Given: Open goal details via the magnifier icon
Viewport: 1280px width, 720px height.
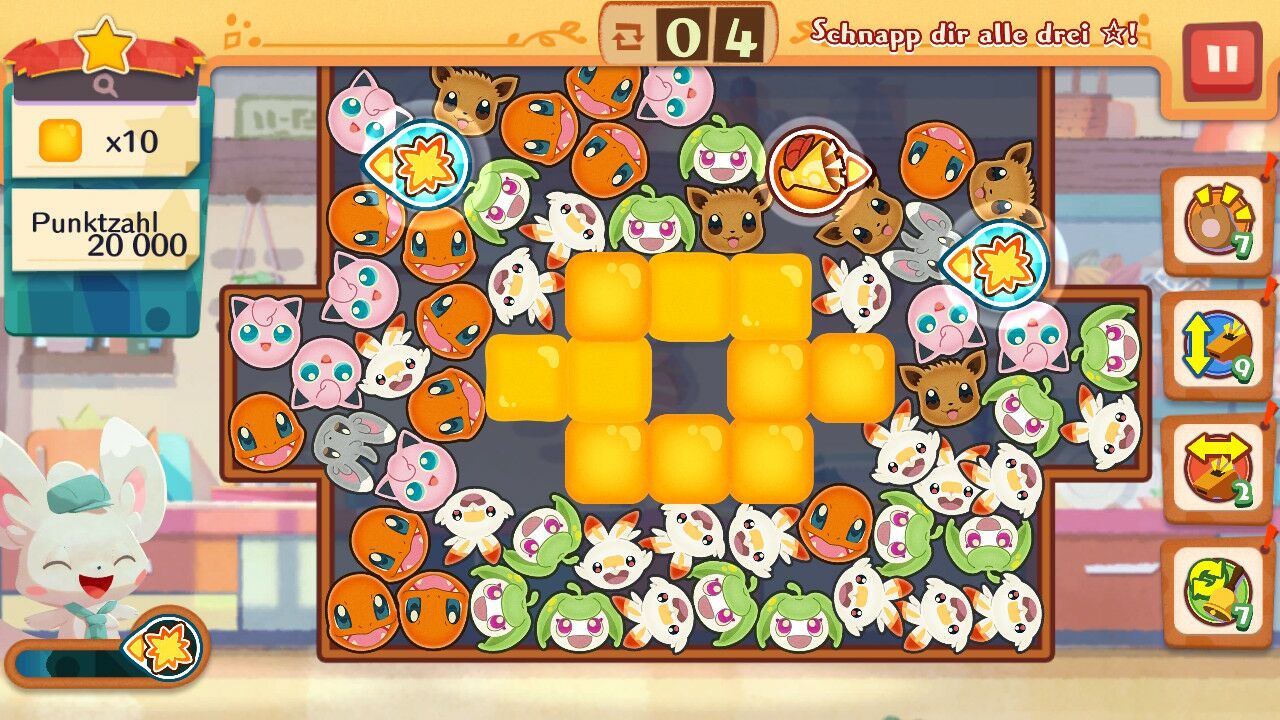Looking at the screenshot, I should click(x=106, y=86).
